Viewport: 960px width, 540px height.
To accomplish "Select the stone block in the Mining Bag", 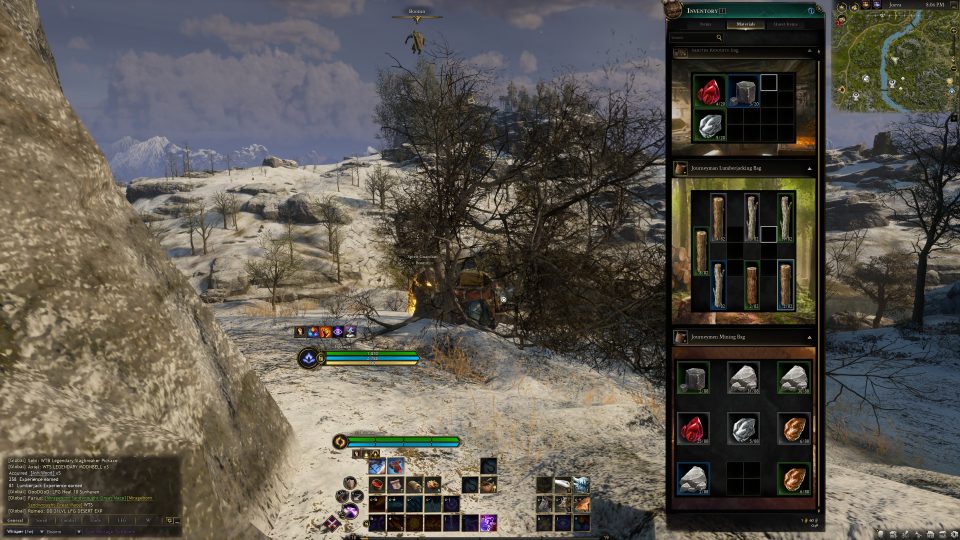I will pos(692,376).
